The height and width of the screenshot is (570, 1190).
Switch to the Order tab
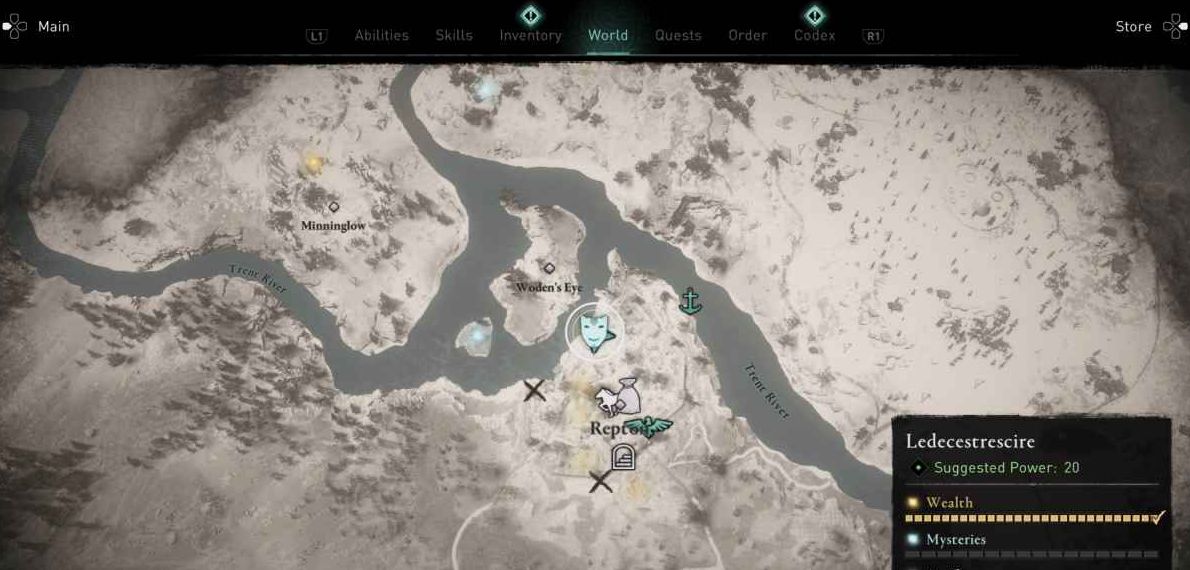747,35
